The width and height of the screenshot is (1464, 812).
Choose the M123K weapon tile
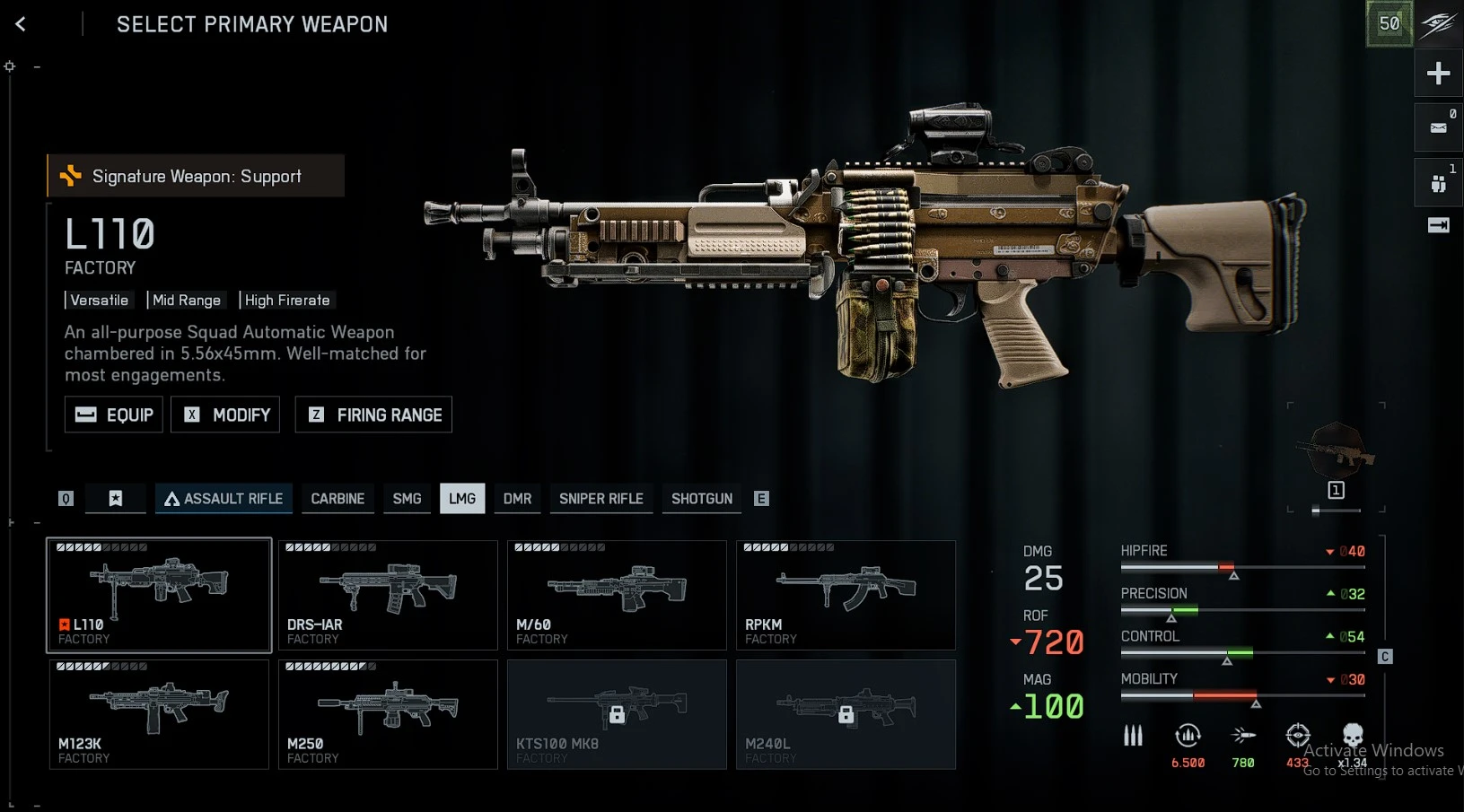(x=159, y=714)
